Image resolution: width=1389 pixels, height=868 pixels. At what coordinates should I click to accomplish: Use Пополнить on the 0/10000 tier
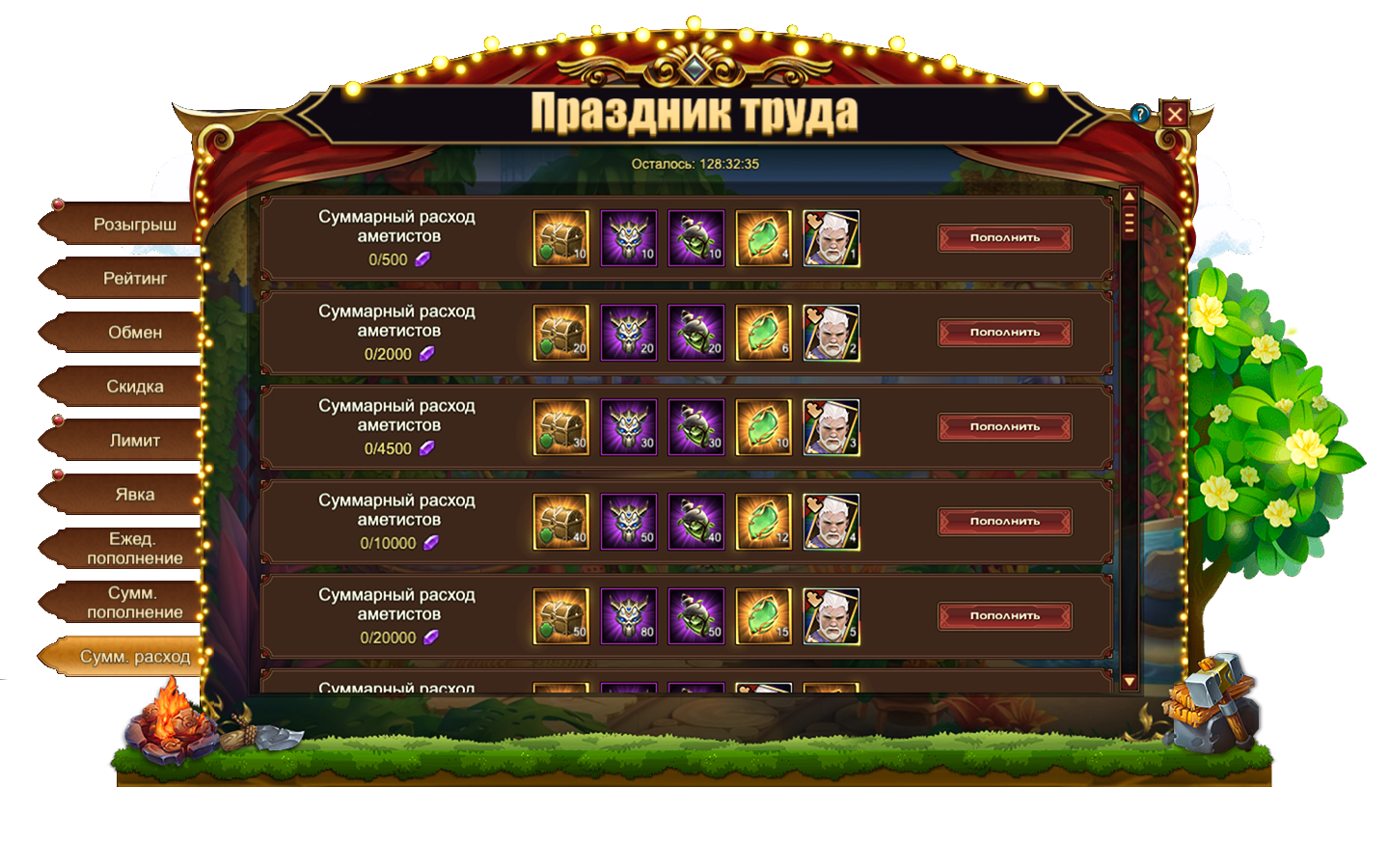point(1004,522)
